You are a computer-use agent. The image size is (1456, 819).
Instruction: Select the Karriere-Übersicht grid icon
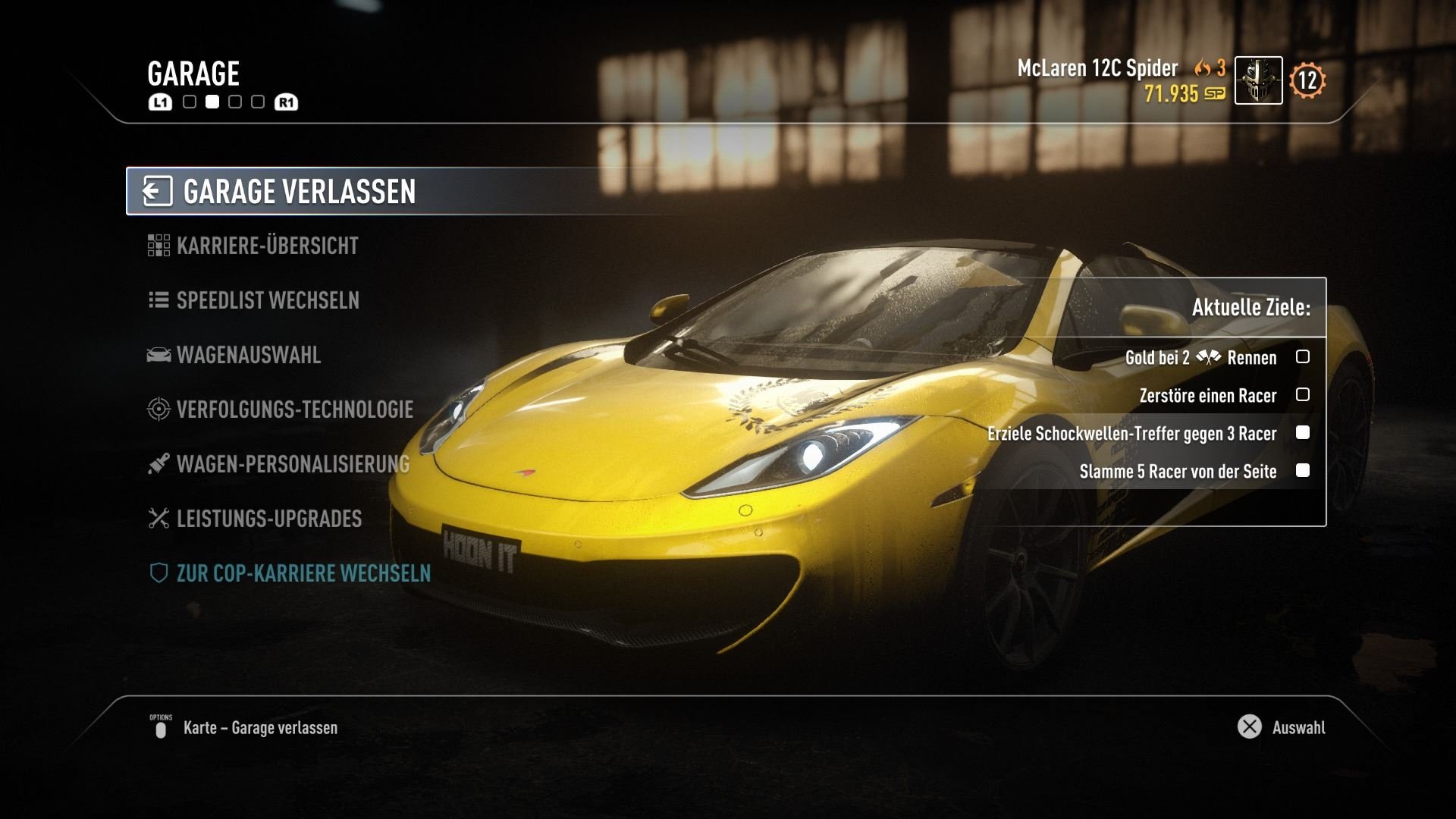(158, 246)
